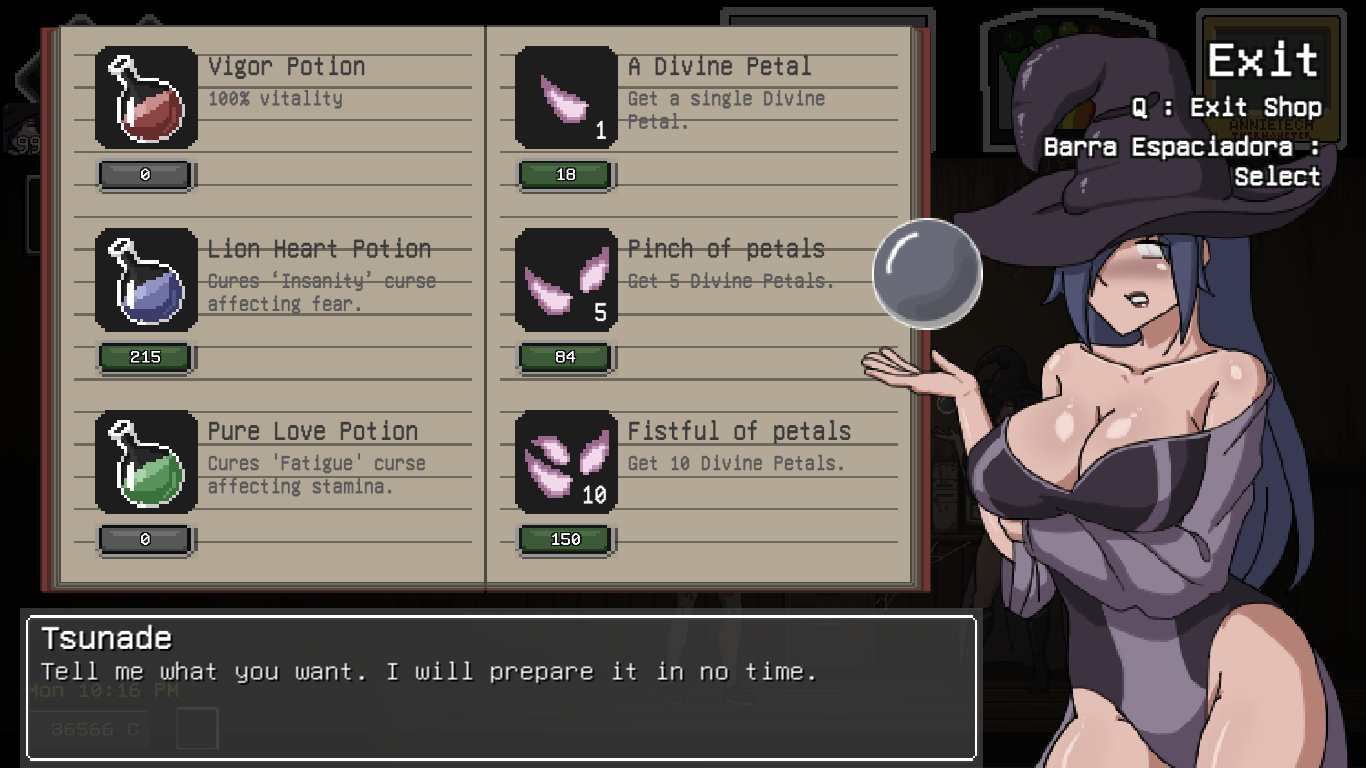This screenshot has height=768, width=1366.
Task: Select the 18 coin price tag
Action: click(x=566, y=175)
